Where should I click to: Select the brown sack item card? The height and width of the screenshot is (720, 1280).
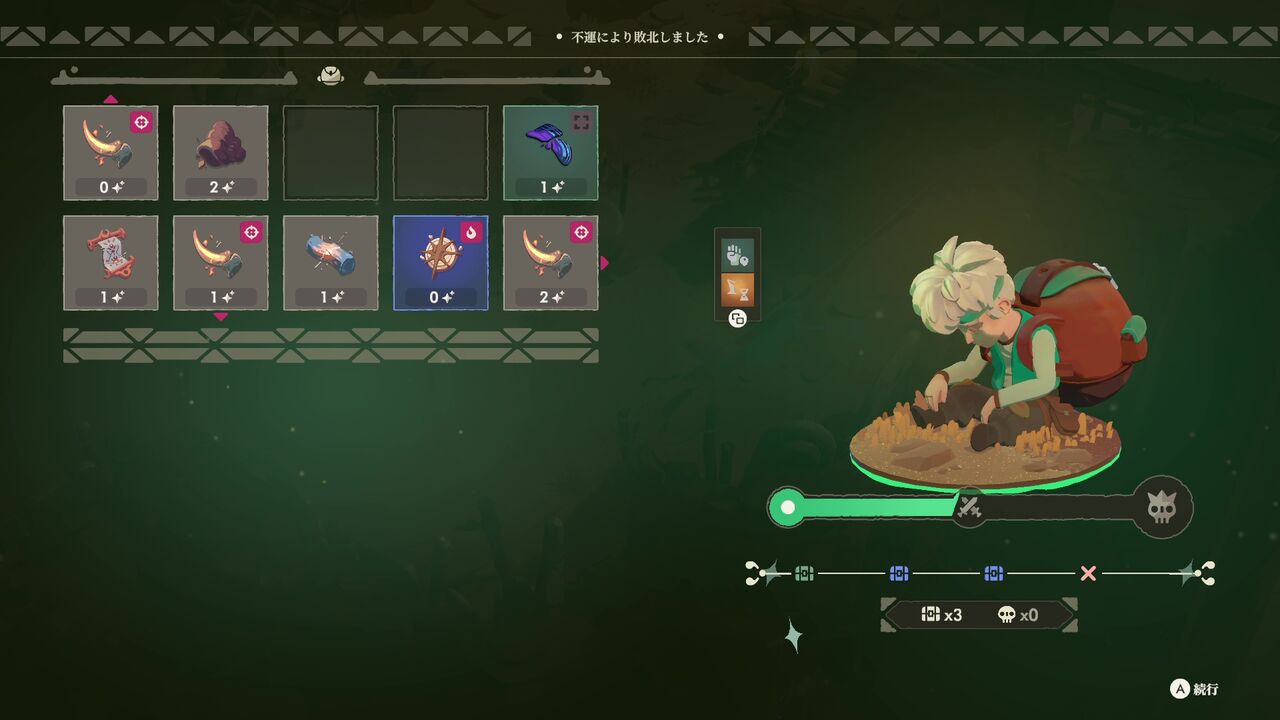coord(220,153)
